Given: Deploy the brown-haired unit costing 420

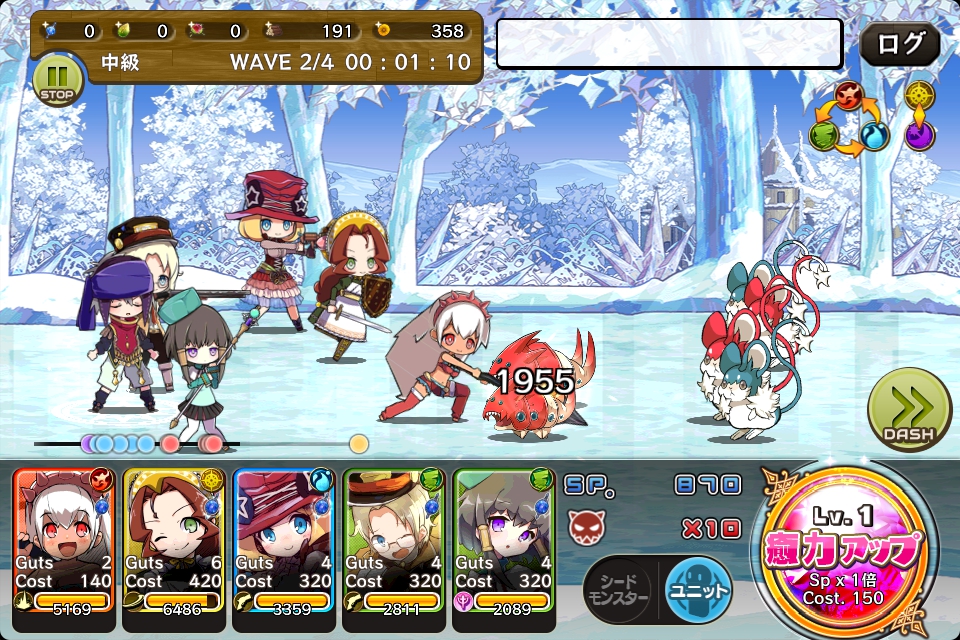Looking at the screenshot, I should pos(174,540).
